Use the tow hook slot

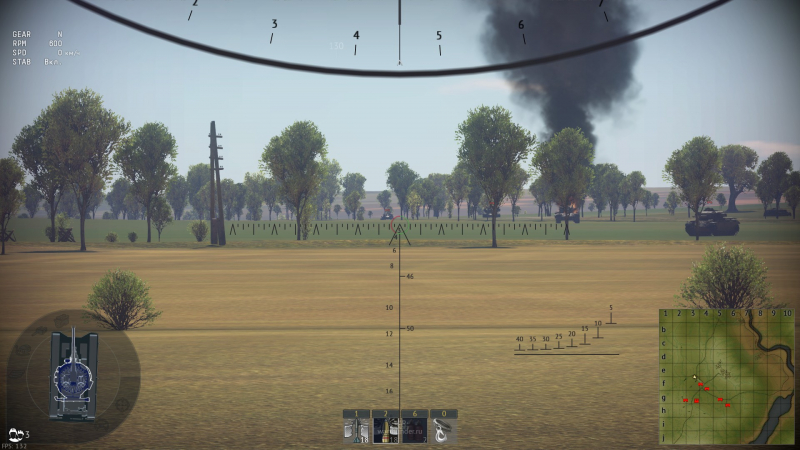444,430
